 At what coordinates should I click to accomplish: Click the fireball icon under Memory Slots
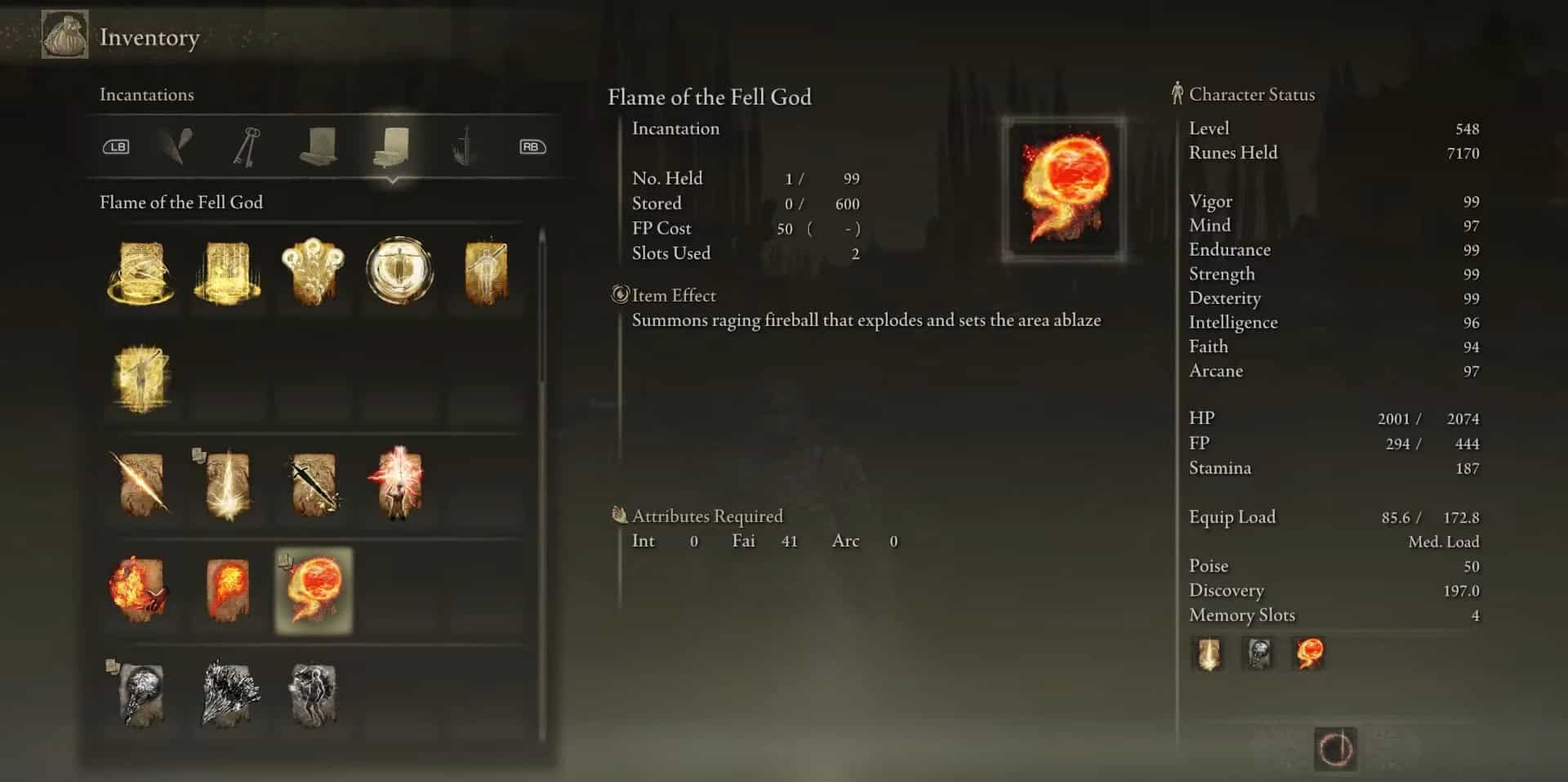point(1309,655)
